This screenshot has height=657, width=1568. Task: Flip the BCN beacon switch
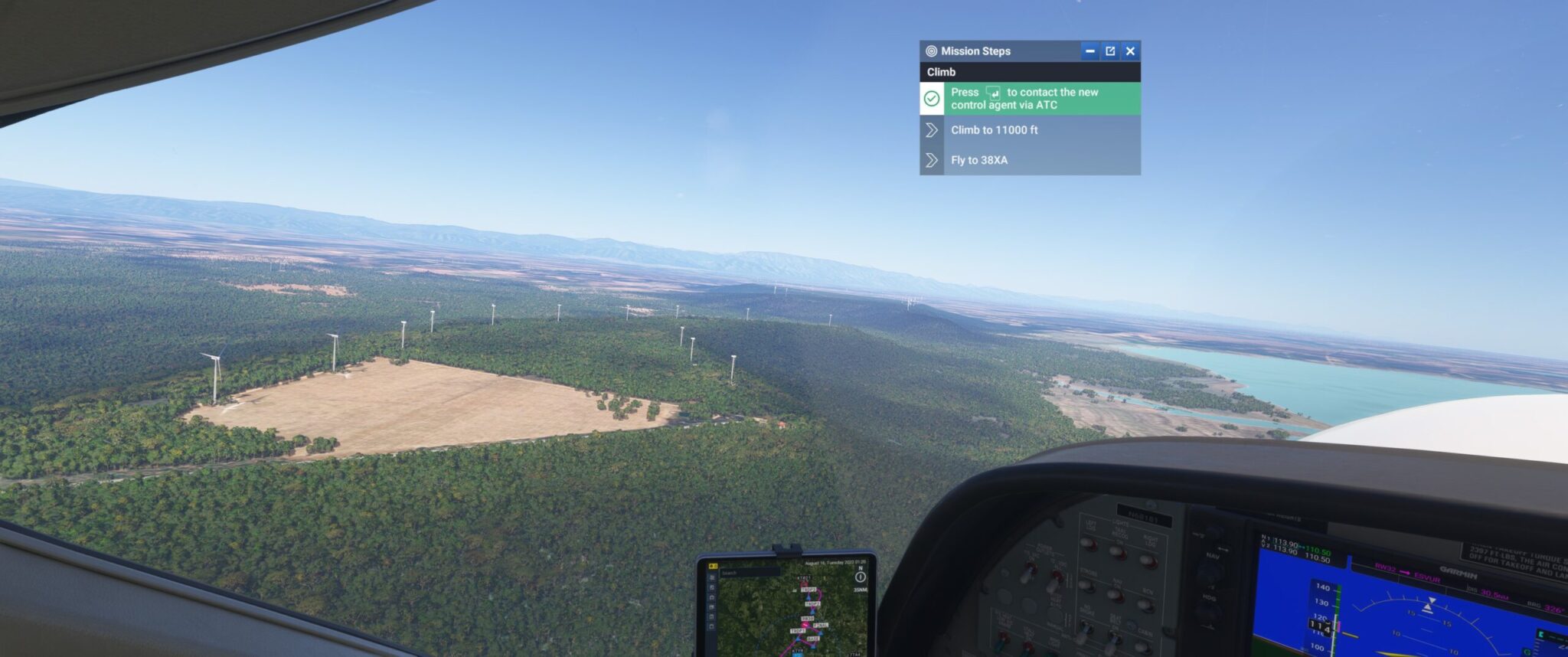[x=1145, y=604]
